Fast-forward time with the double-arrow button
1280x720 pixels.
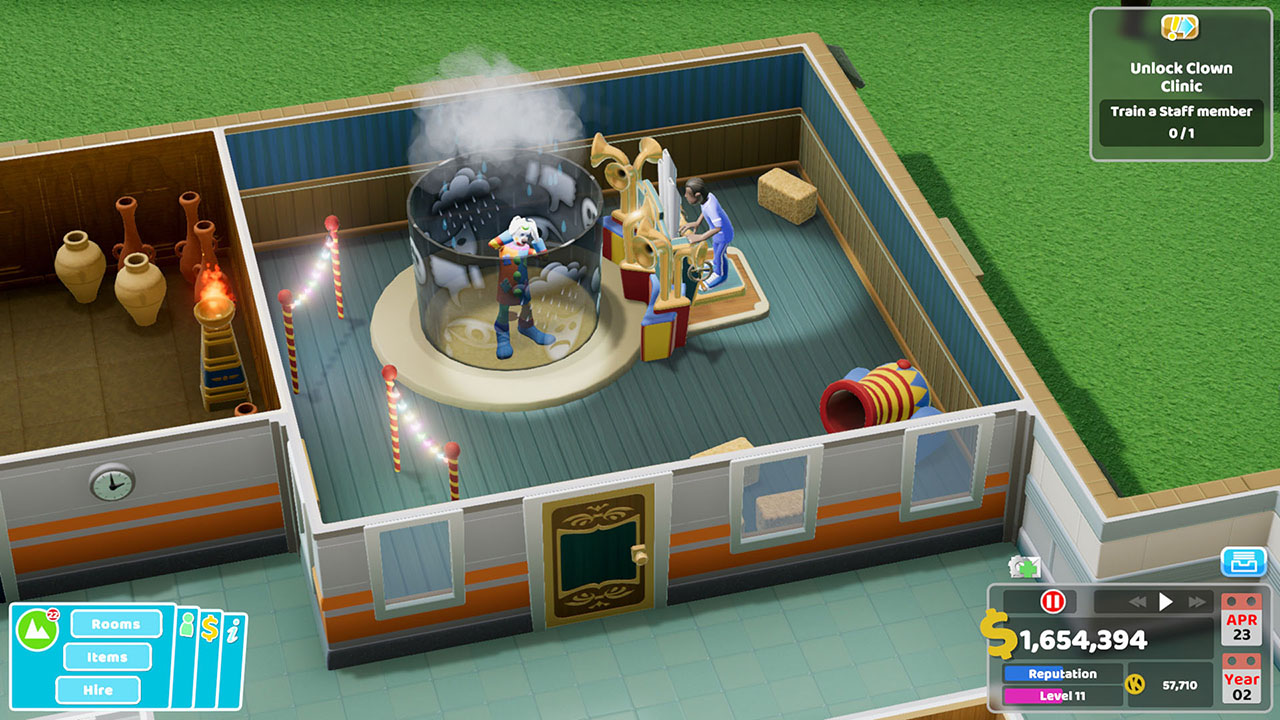coord(1196,602)
